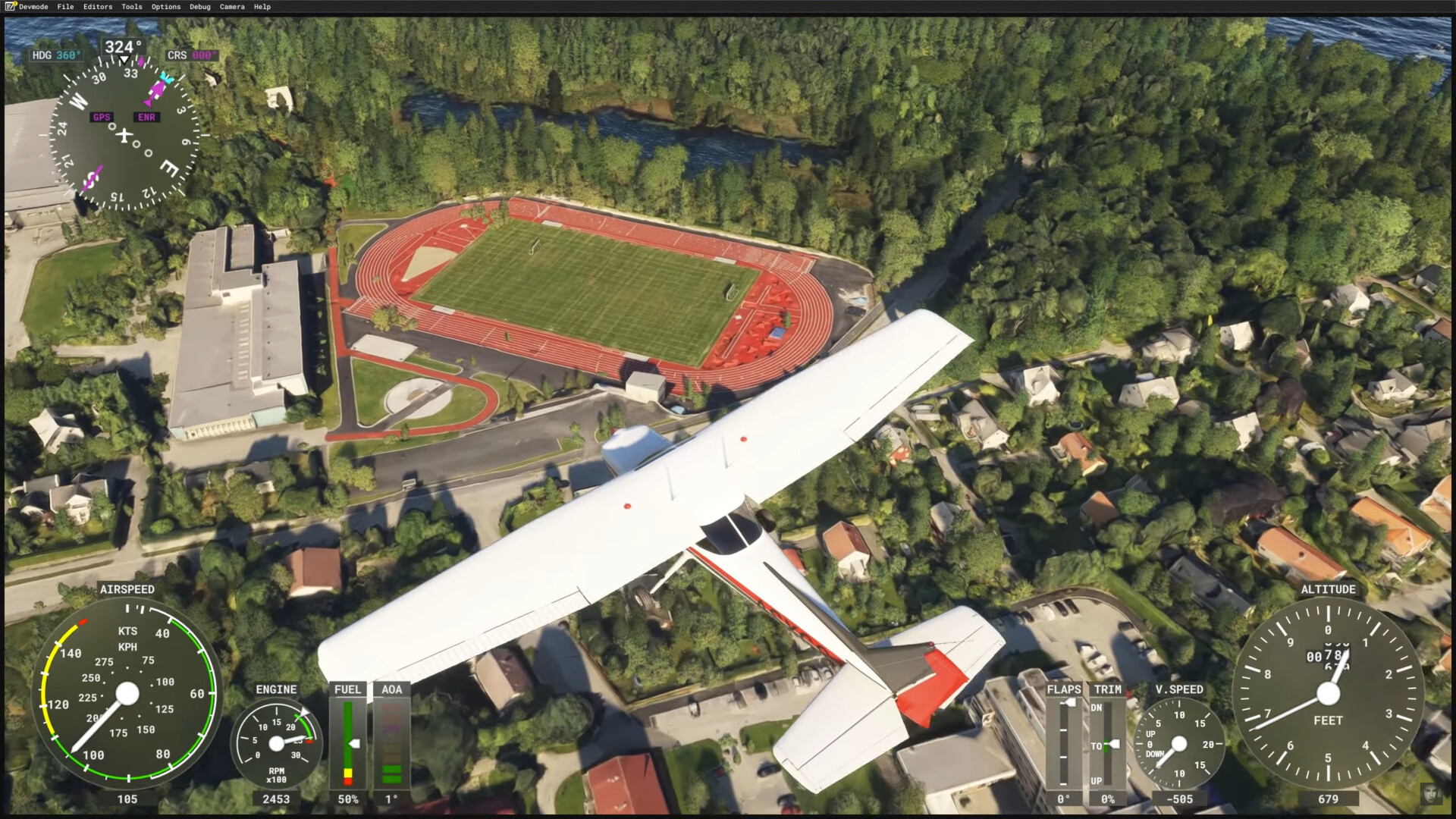Viewport: 1456px width, 819px height.
Task: Open the File menu
Action: tap(65, 7)
